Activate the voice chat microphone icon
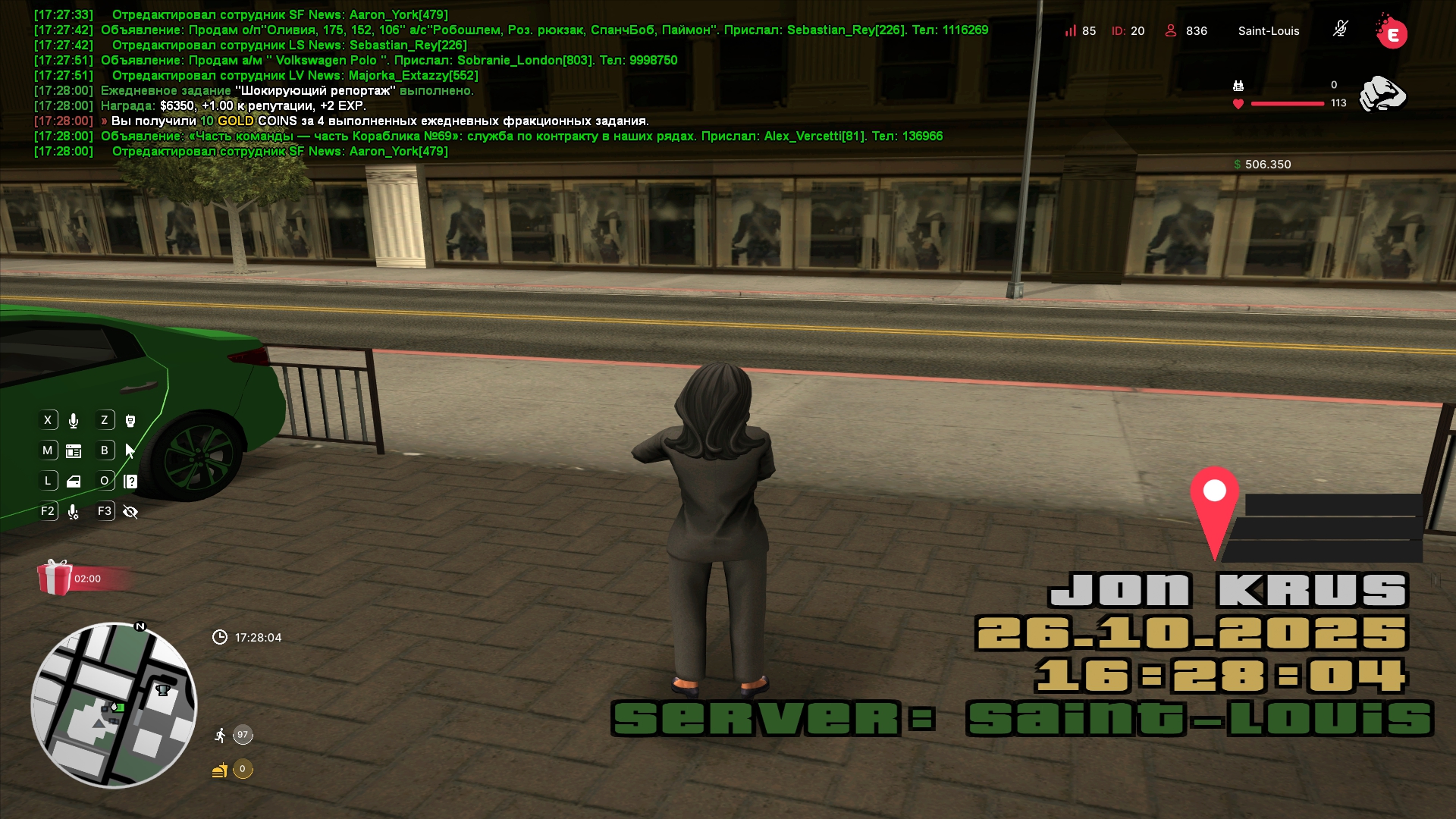The image size is (1456, 819). [x=74, y=421]
